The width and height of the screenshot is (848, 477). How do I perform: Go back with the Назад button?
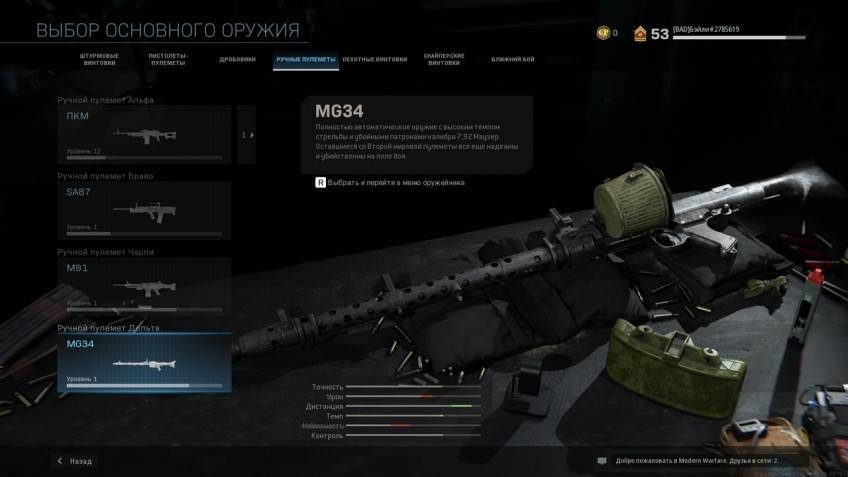75,461
